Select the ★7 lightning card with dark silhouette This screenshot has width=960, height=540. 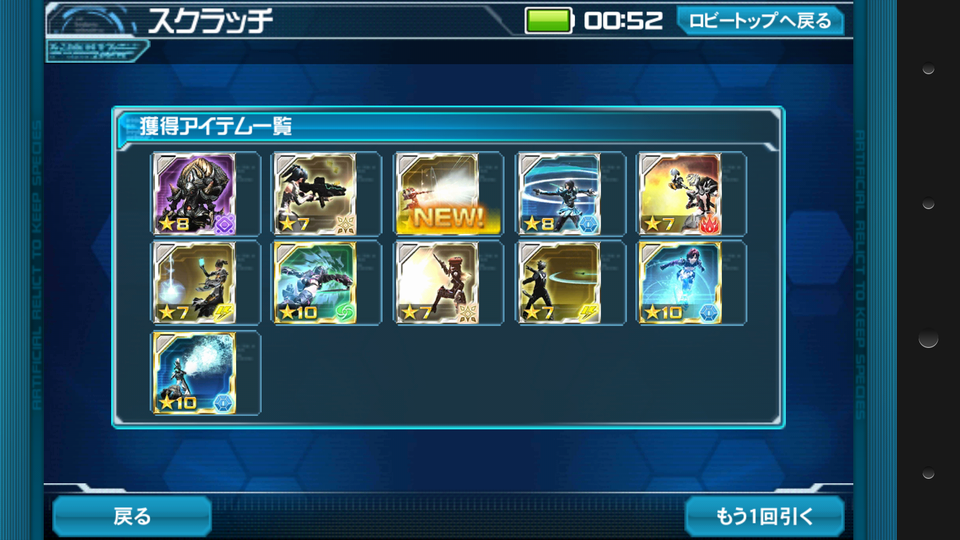tap(558, 283)
